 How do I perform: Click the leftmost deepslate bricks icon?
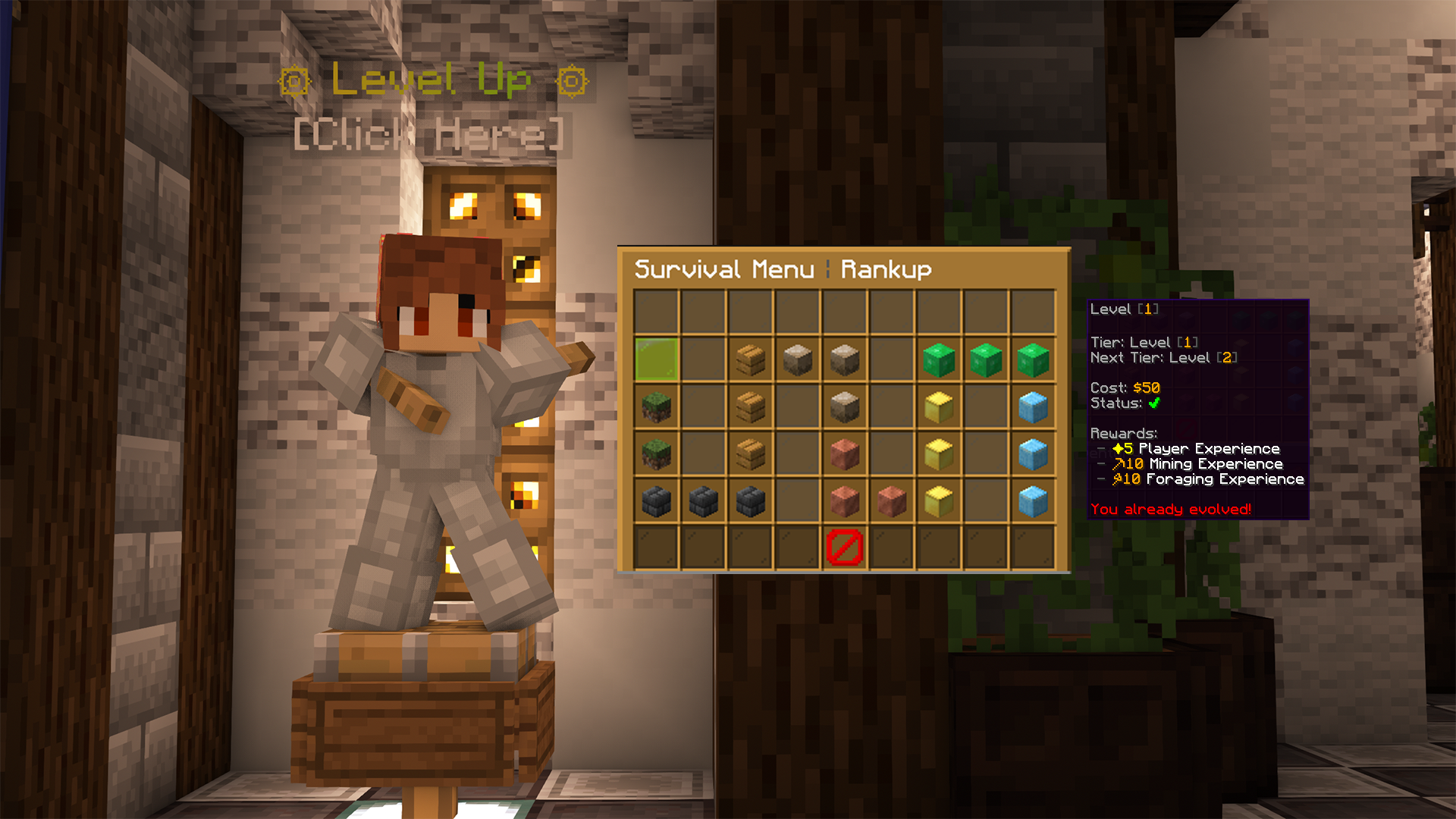click(655, 500)
